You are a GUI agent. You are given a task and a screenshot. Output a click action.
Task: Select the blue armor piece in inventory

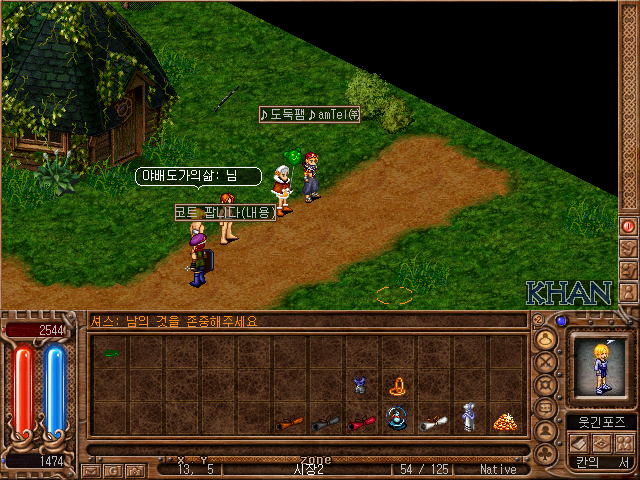[x=360, y=385]
